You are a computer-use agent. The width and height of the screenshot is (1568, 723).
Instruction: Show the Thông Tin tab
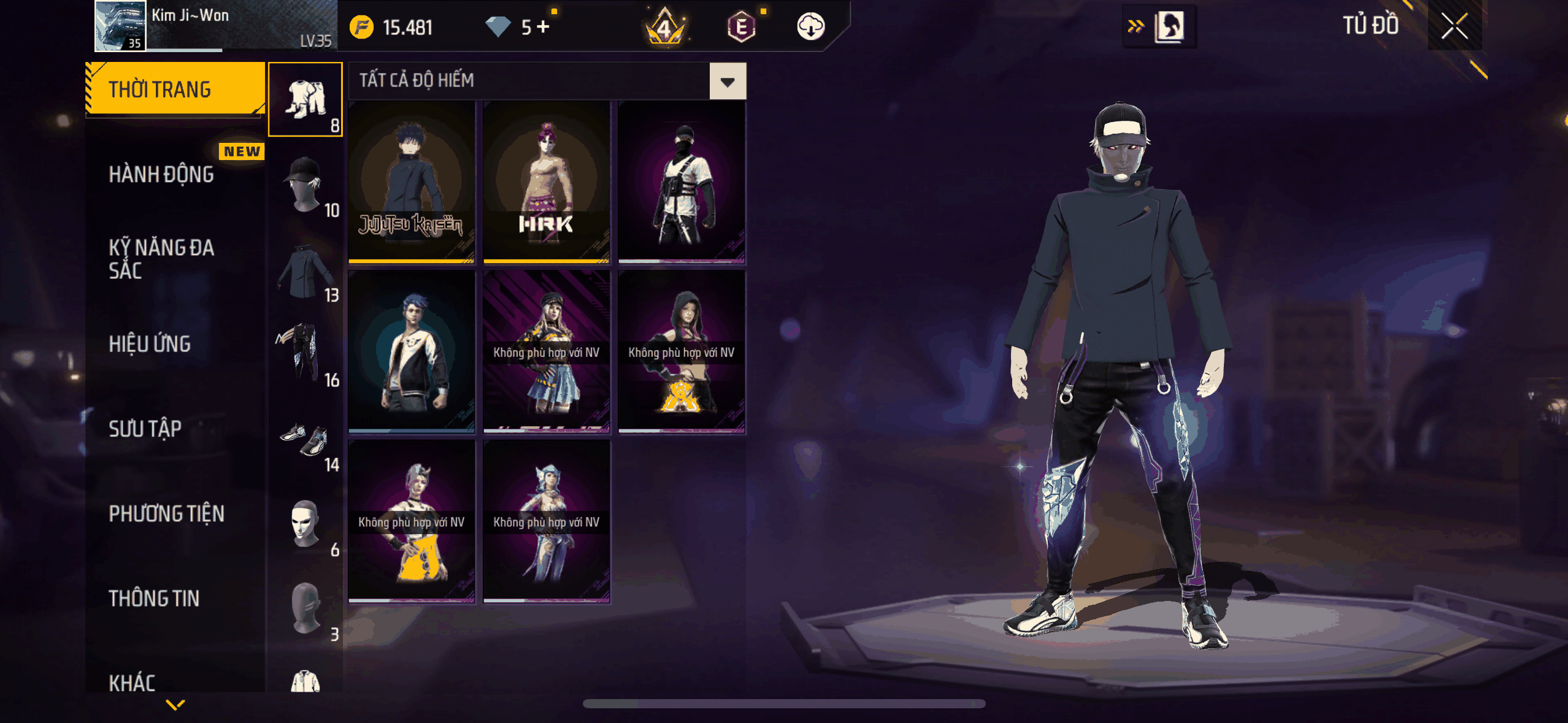pyautogui.click(x=154, y=598)
